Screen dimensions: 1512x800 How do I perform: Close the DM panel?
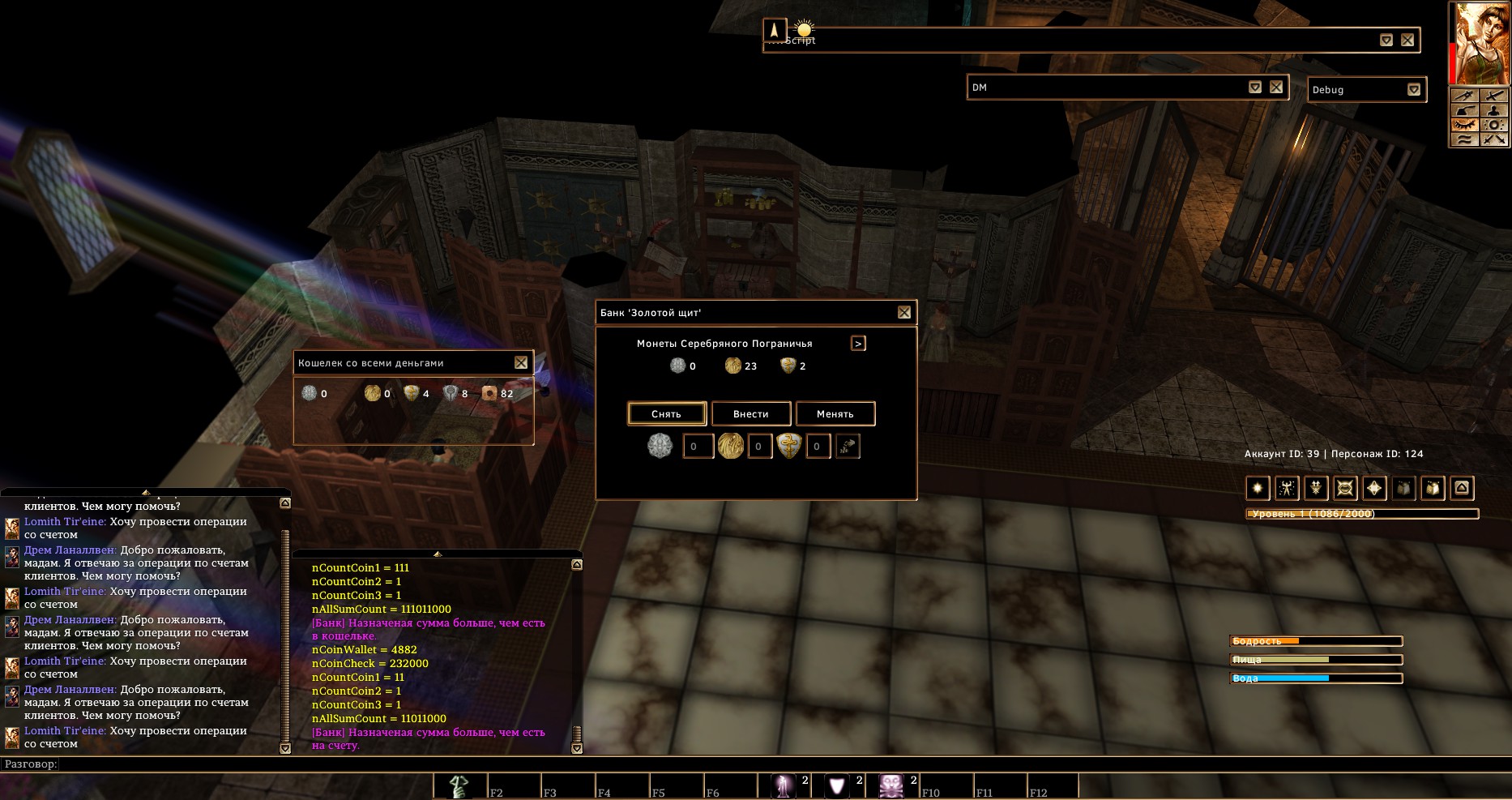1276,88
